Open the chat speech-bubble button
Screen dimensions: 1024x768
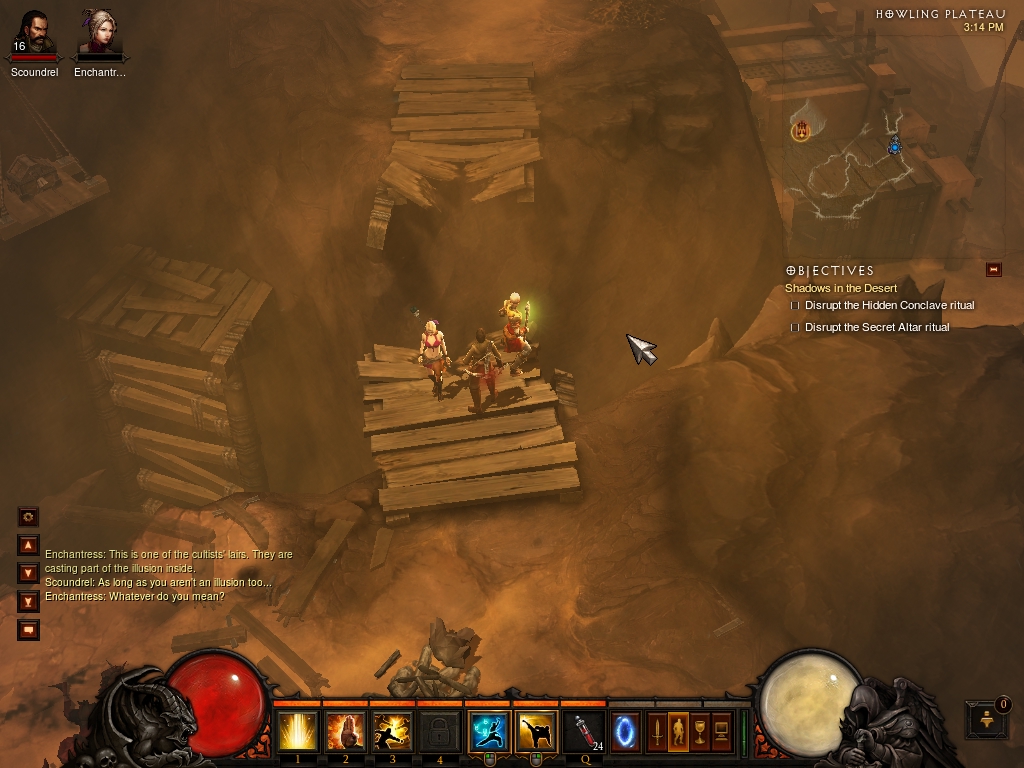click(28, 630)
